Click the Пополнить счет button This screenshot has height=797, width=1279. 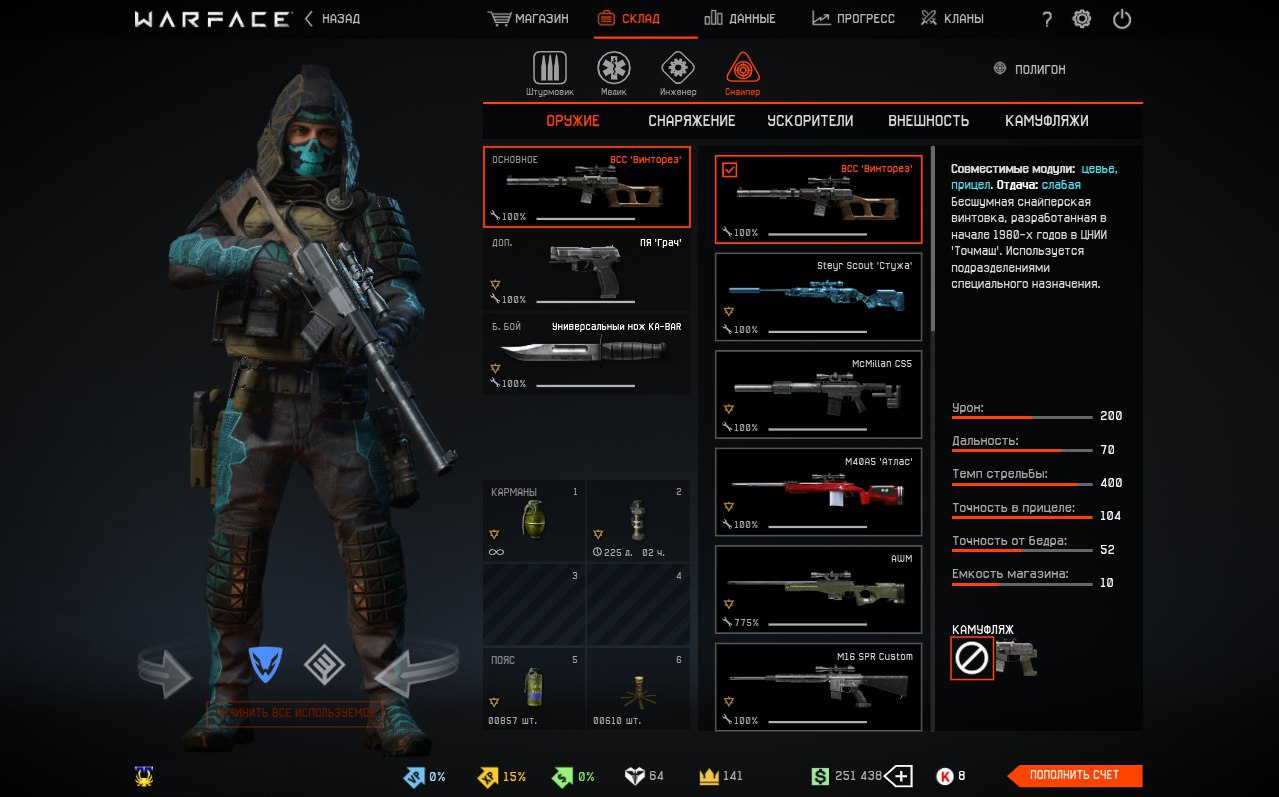(x=1075, y=775)
